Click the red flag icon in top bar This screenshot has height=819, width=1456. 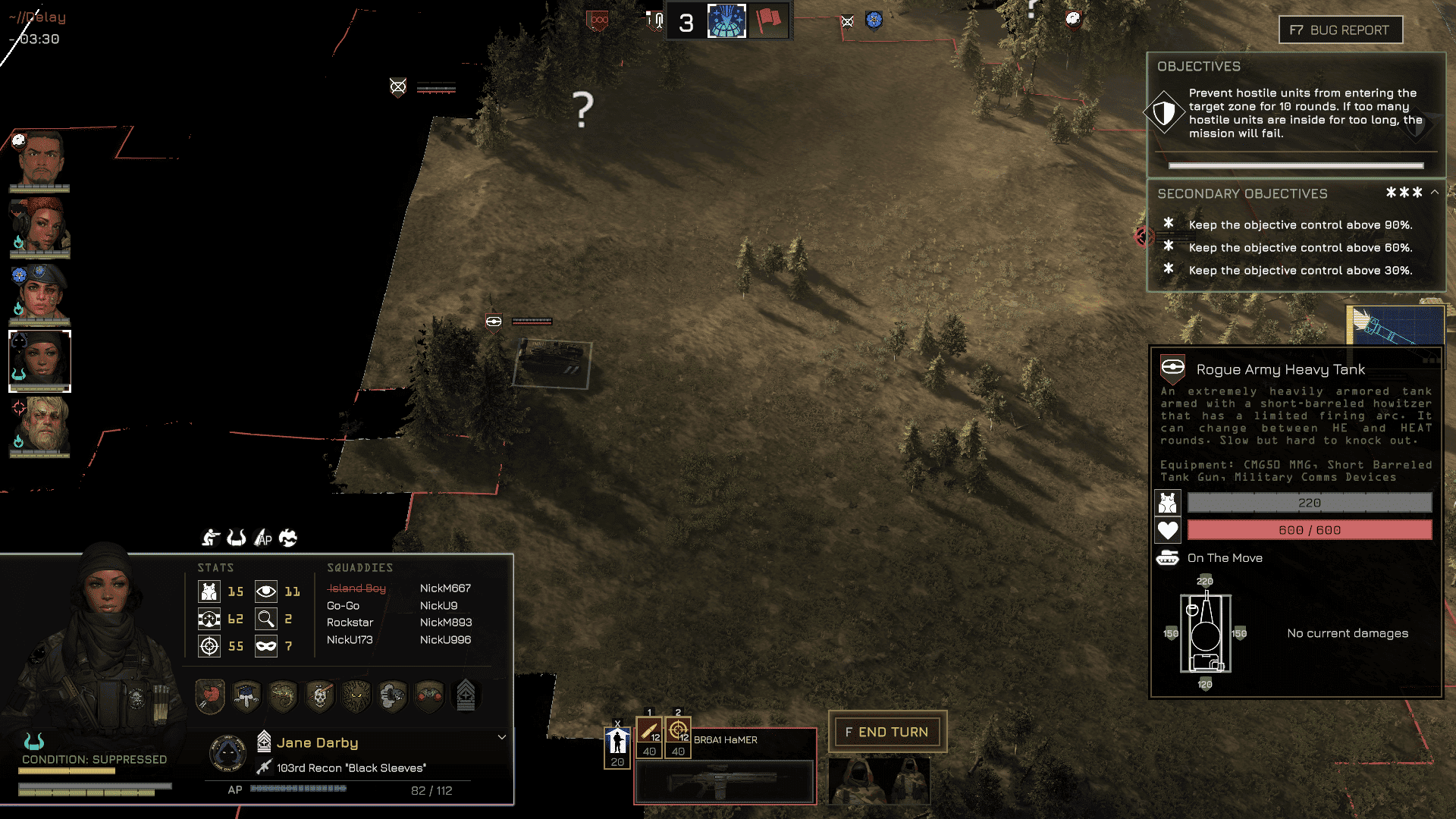pos(768,20)
